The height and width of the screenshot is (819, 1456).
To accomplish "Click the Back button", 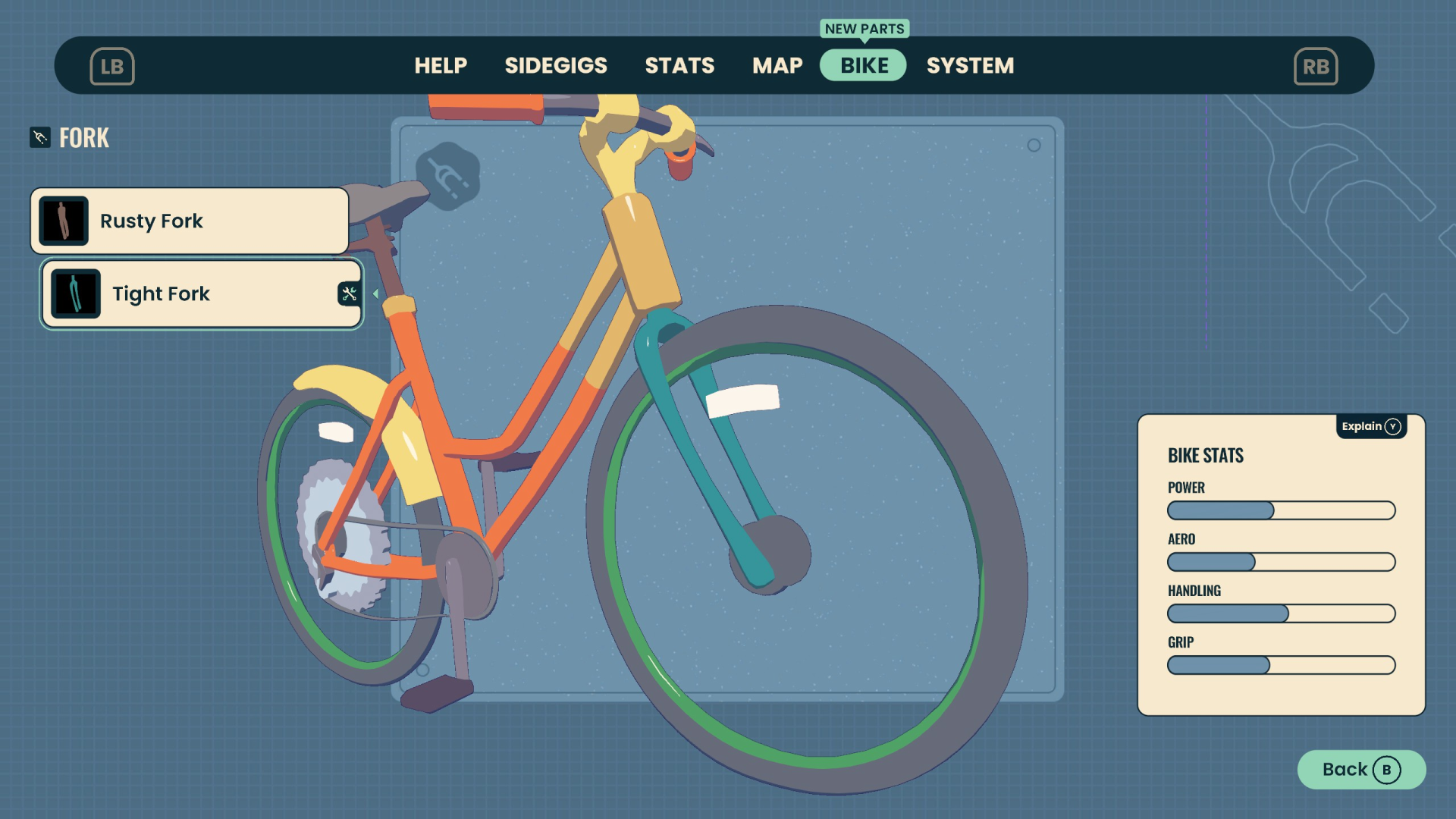I will pos(1360,769).
